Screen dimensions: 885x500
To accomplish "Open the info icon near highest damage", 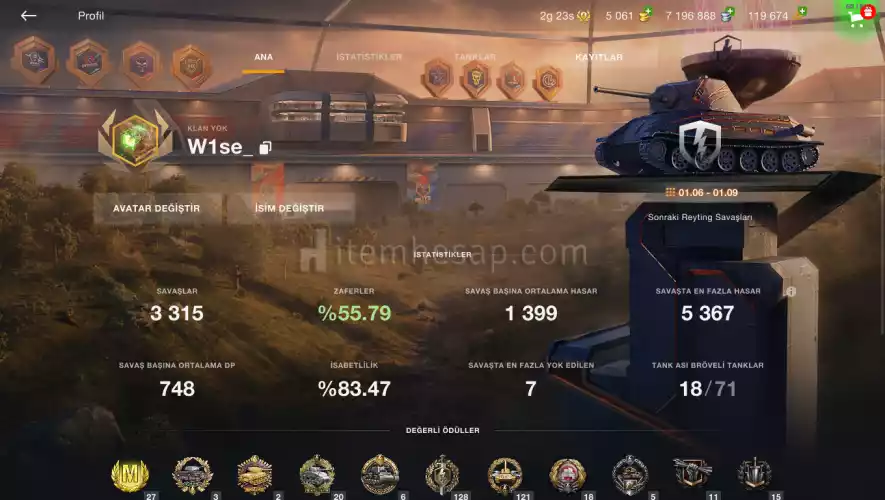I will [x=791, y=292].
